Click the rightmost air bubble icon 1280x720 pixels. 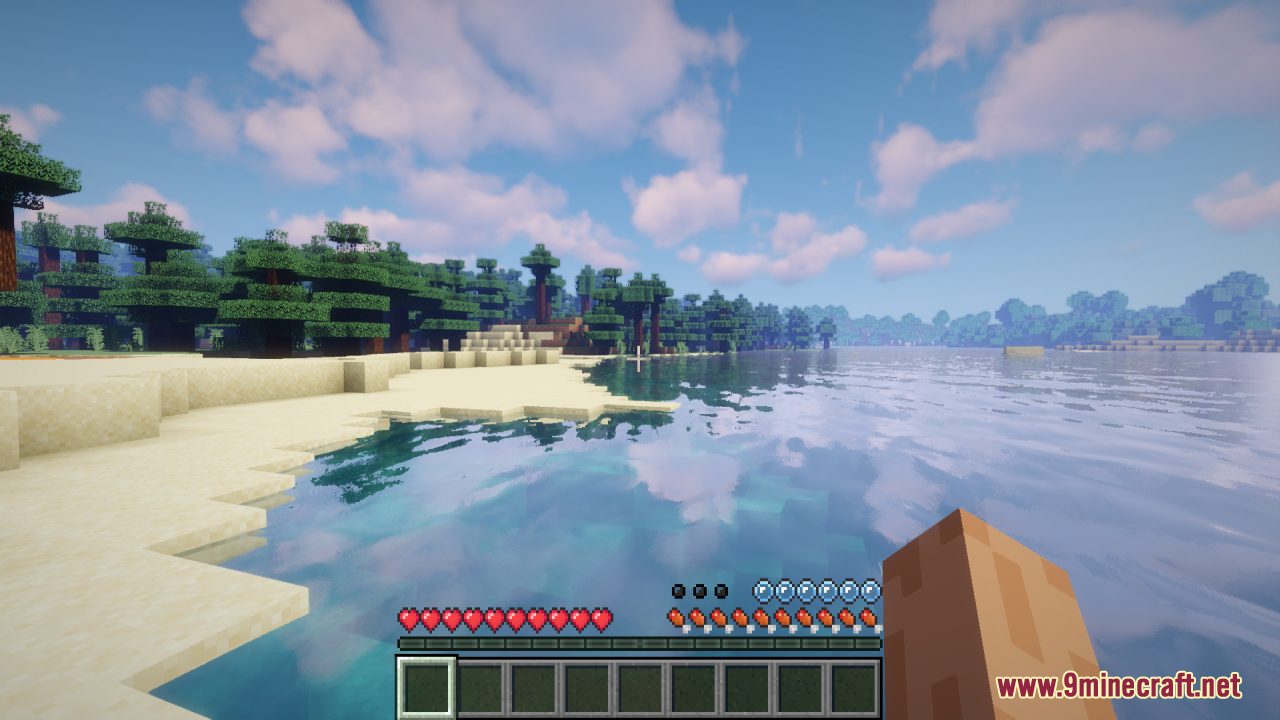tap(871, 592)
